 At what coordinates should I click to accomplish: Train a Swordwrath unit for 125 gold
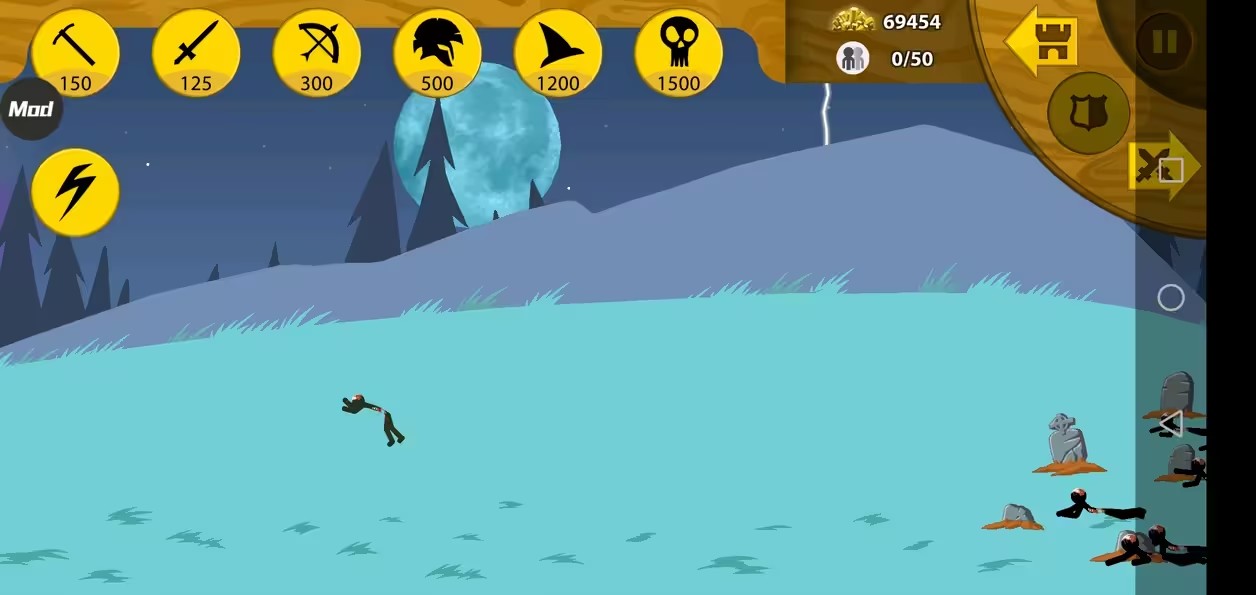point(196,53)
